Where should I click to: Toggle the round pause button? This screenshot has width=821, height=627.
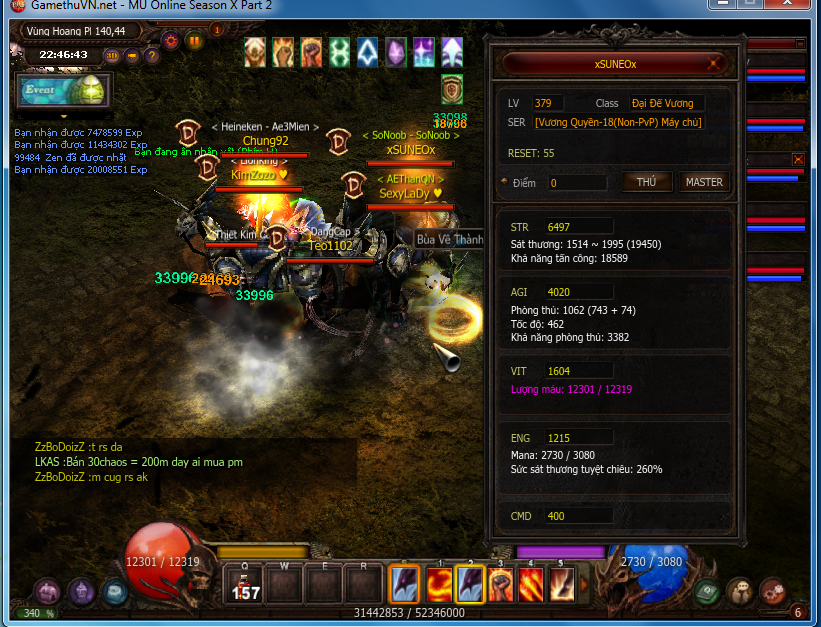pyautogui.click(x=195, y=41)
